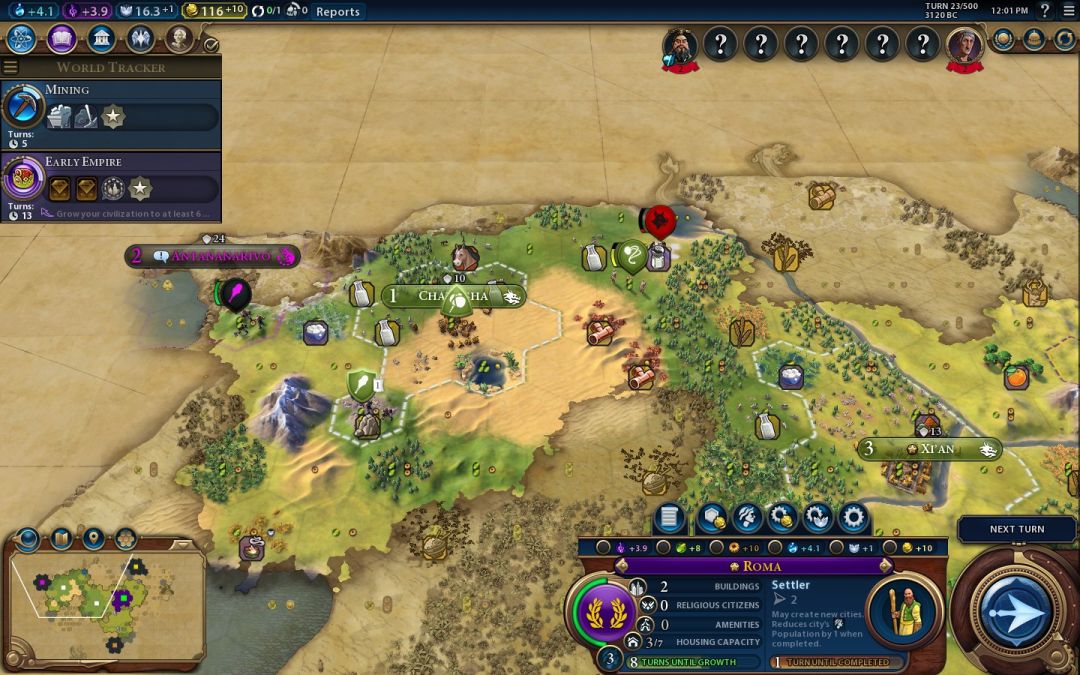The width and height of the screenshot is (1080, 675).
Task: Open the Government screen via the columned building icon
Action: pyautogui.click(x=100, y=39)
